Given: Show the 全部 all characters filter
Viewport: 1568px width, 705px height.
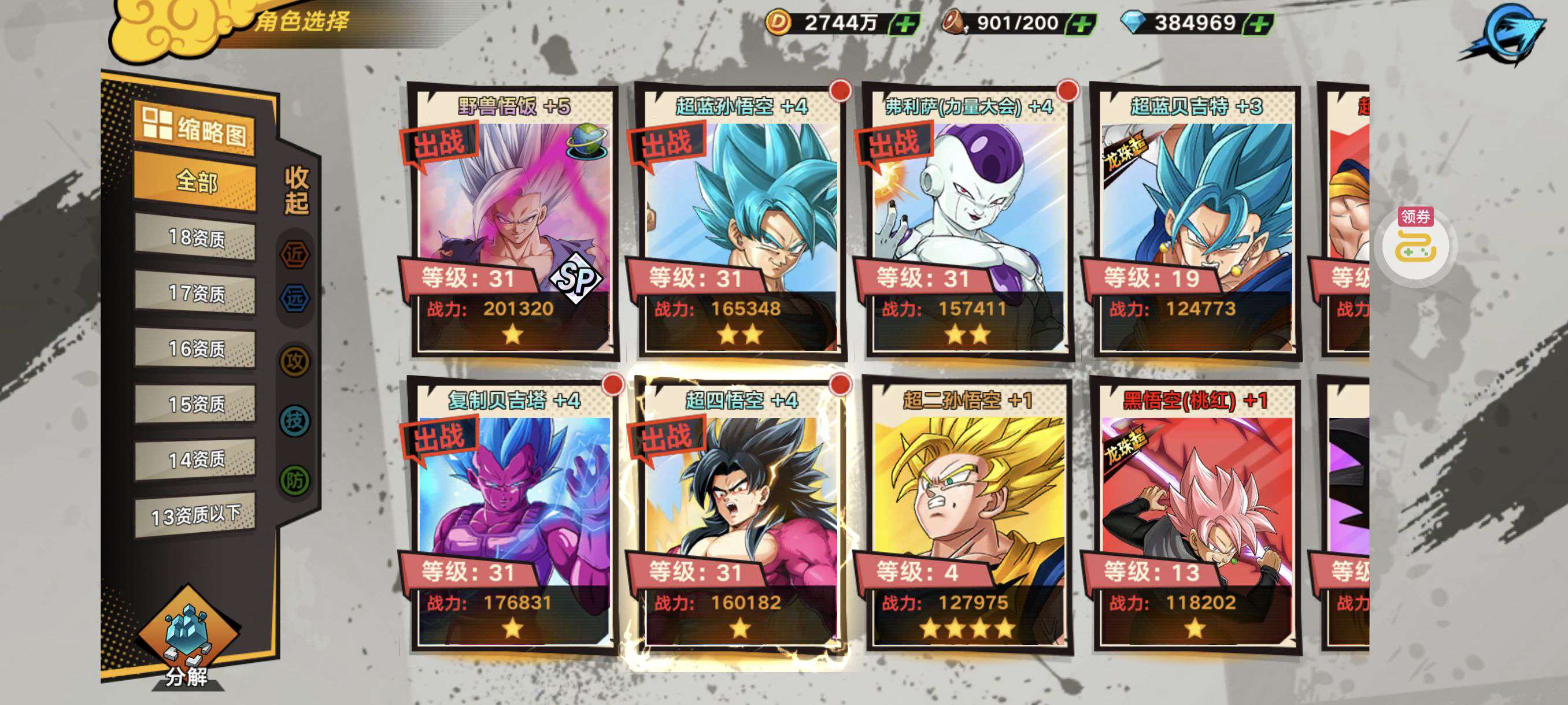Looking at the screenshot, I should [195, 181].
